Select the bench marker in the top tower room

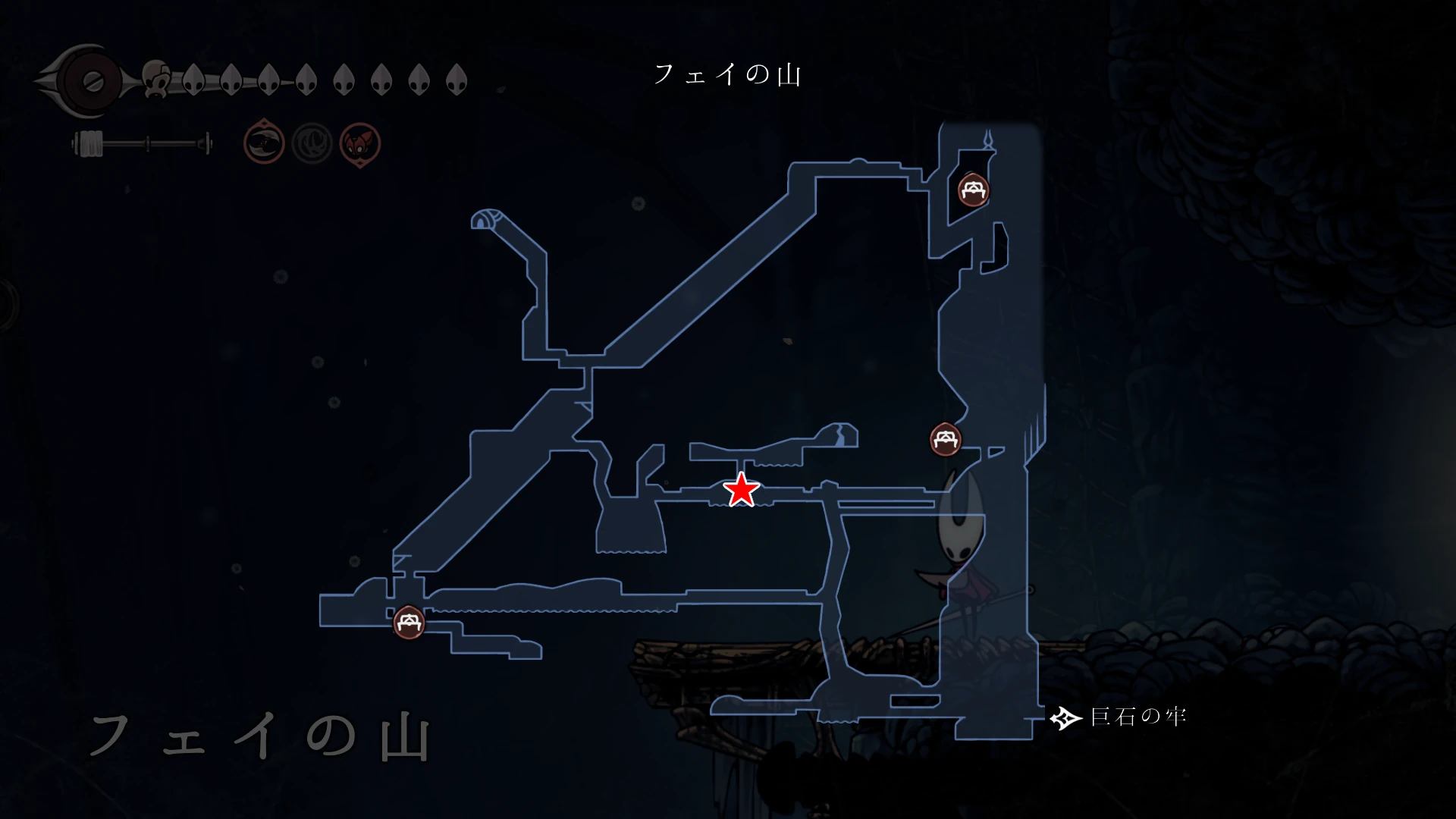pyautogui.click(x=972, y=190)
